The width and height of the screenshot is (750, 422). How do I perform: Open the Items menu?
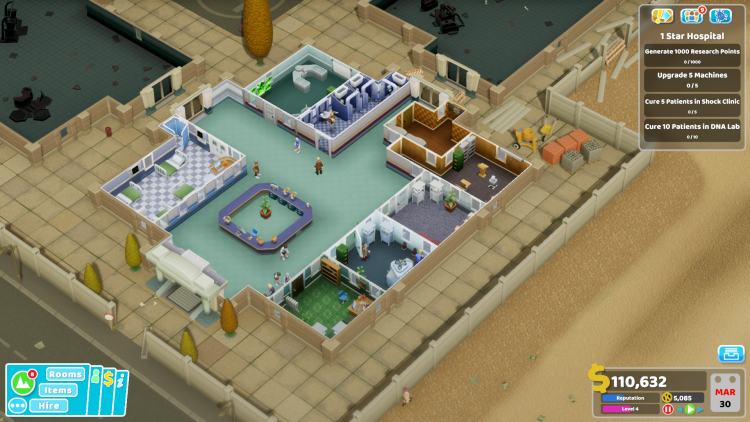[59, 390]
